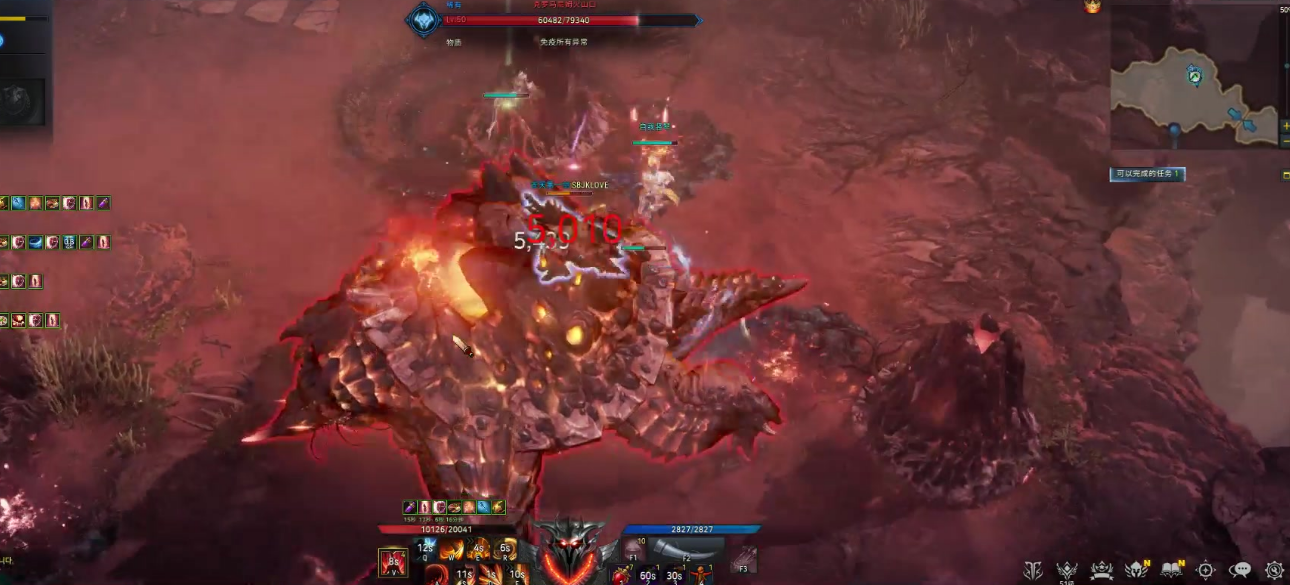Activate the V awakening skill
Viewport: 1290px width, 585px height.
click(393, 562)
